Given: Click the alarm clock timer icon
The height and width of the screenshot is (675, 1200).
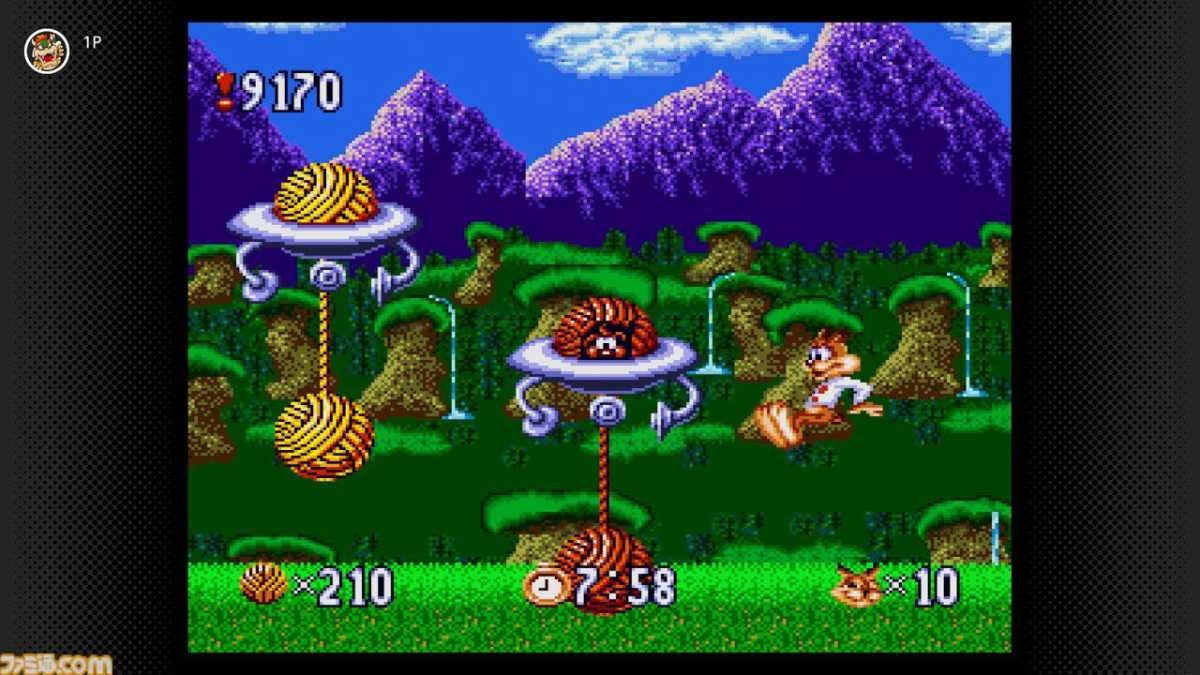Looking at the screenshot, I should (x=545, y=586).
